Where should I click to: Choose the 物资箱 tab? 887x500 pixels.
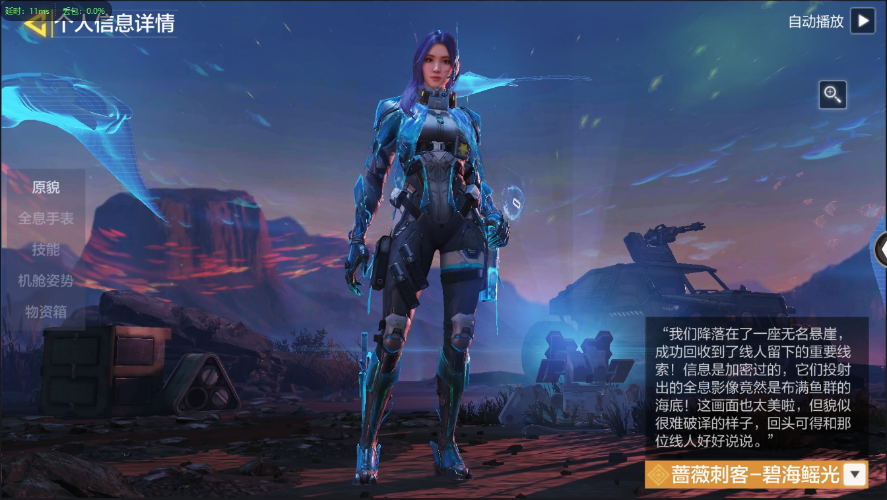pyautogui.click(x=46, y=311)
